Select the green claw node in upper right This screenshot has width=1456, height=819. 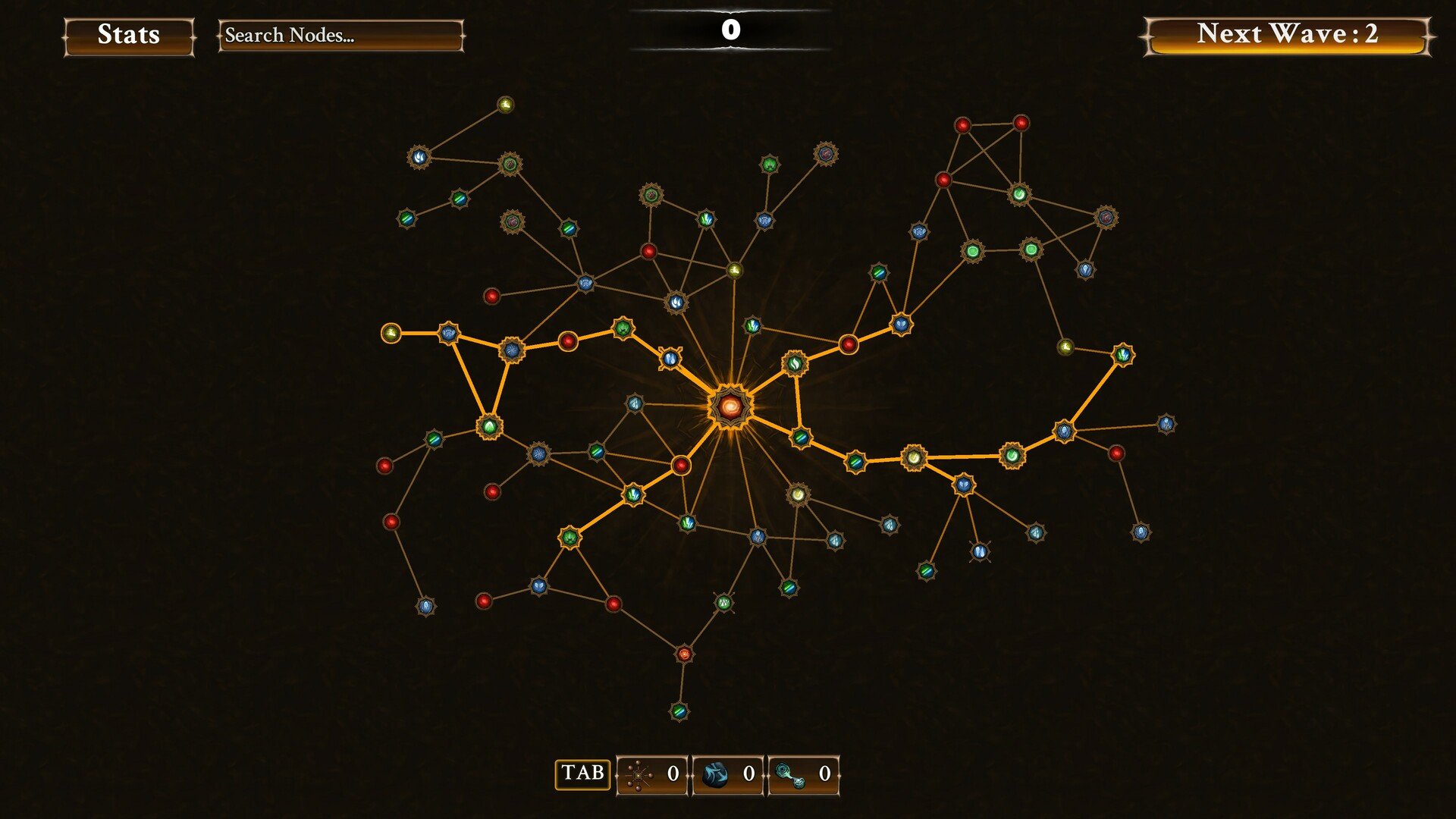pos(769,165)
